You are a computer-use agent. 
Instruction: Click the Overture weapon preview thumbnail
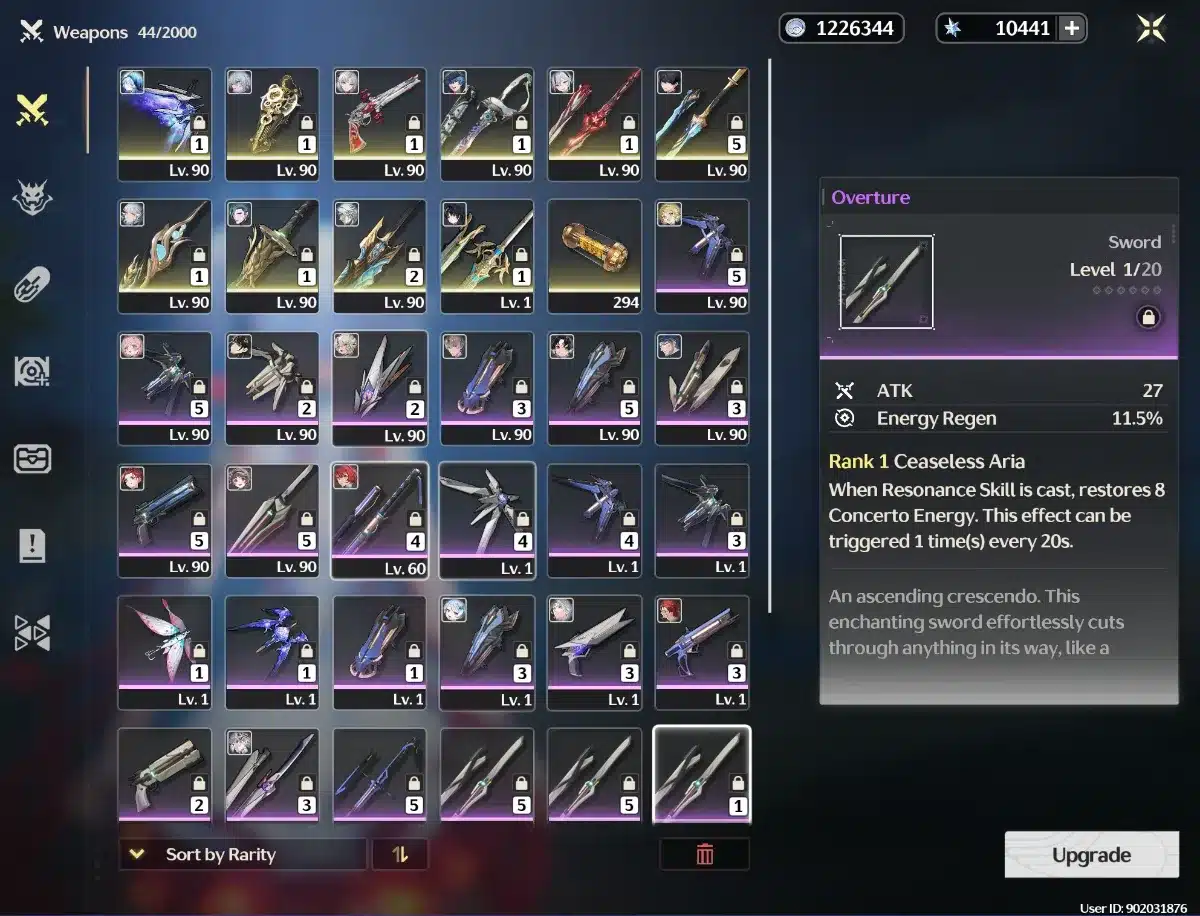pos(887,282)
